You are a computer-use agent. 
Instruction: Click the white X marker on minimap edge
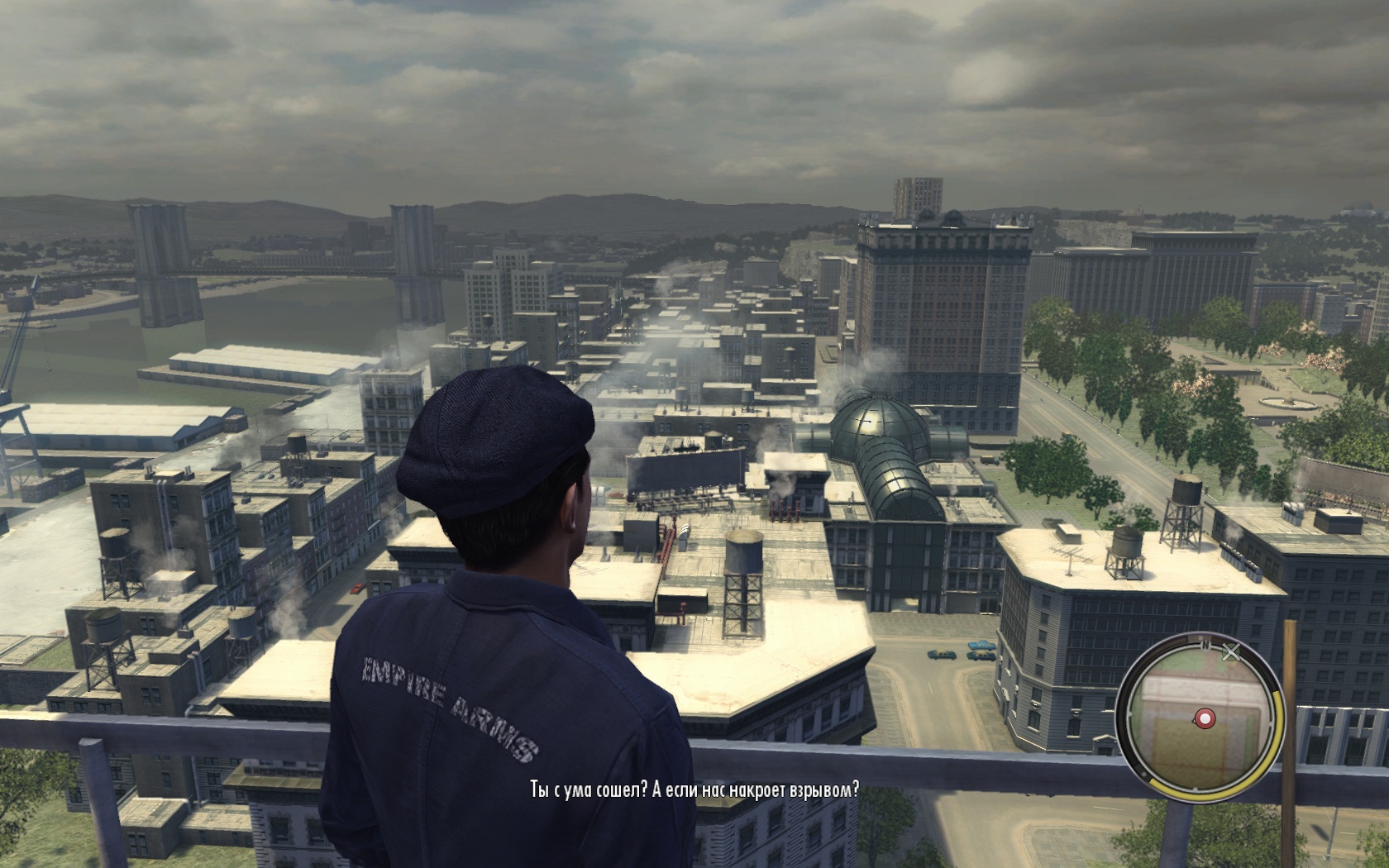point(1230,653)
